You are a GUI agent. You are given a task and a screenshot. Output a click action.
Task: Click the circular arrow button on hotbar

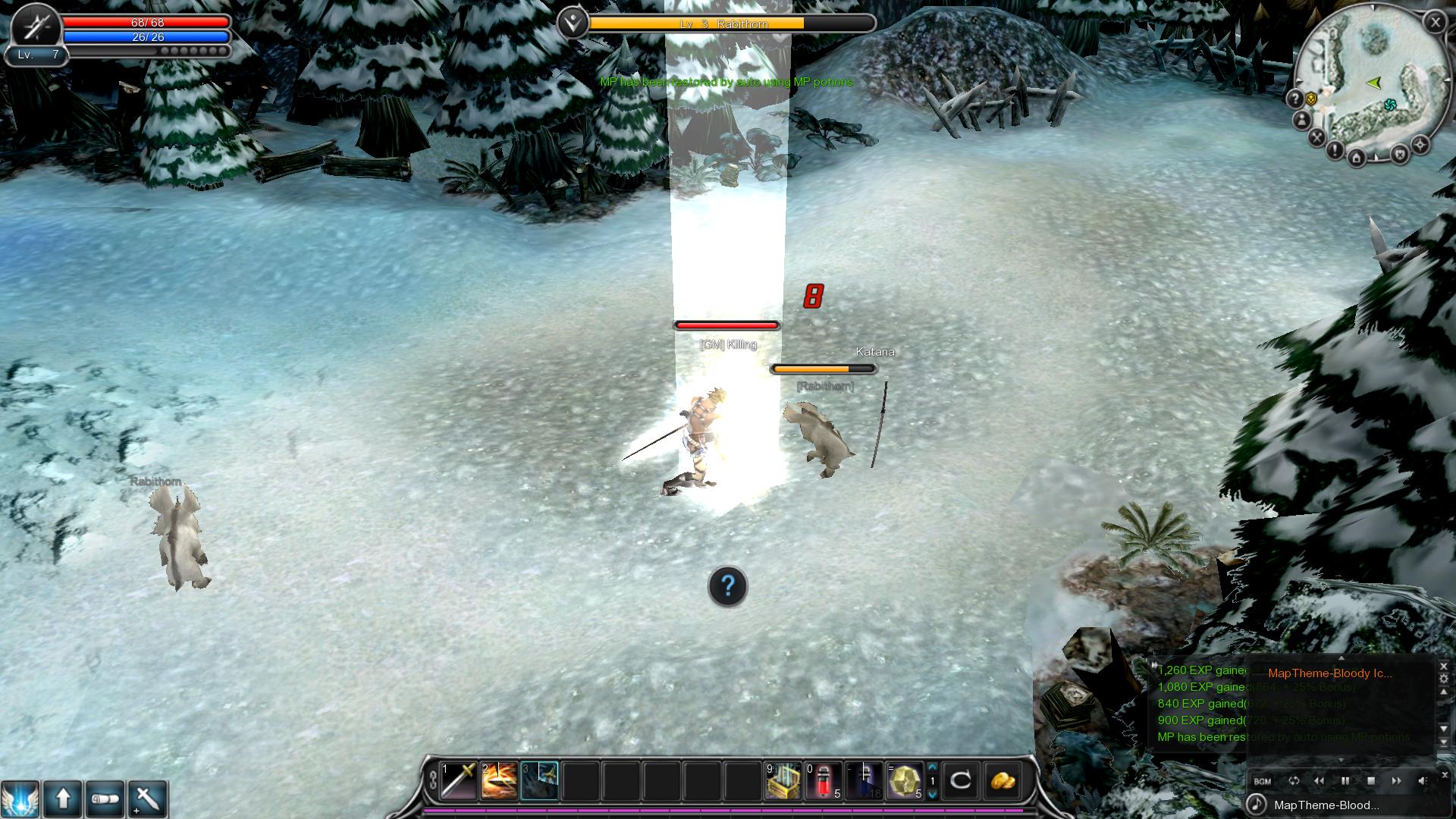click(x=961, y=780)
